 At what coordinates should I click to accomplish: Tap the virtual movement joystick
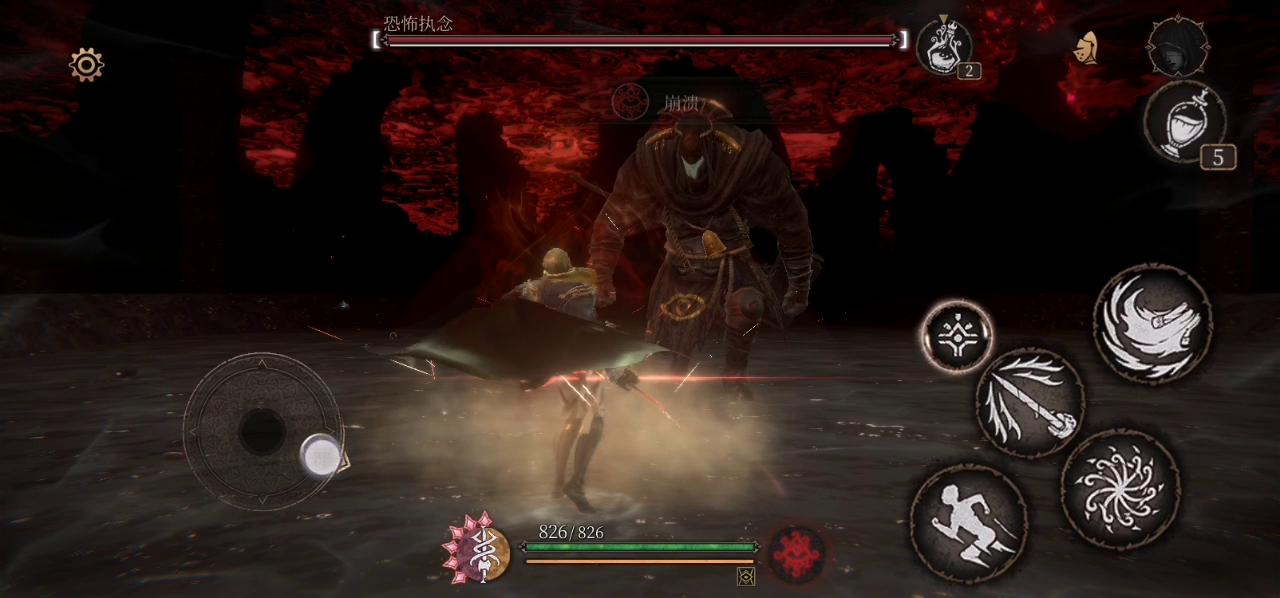click(263, 431)
